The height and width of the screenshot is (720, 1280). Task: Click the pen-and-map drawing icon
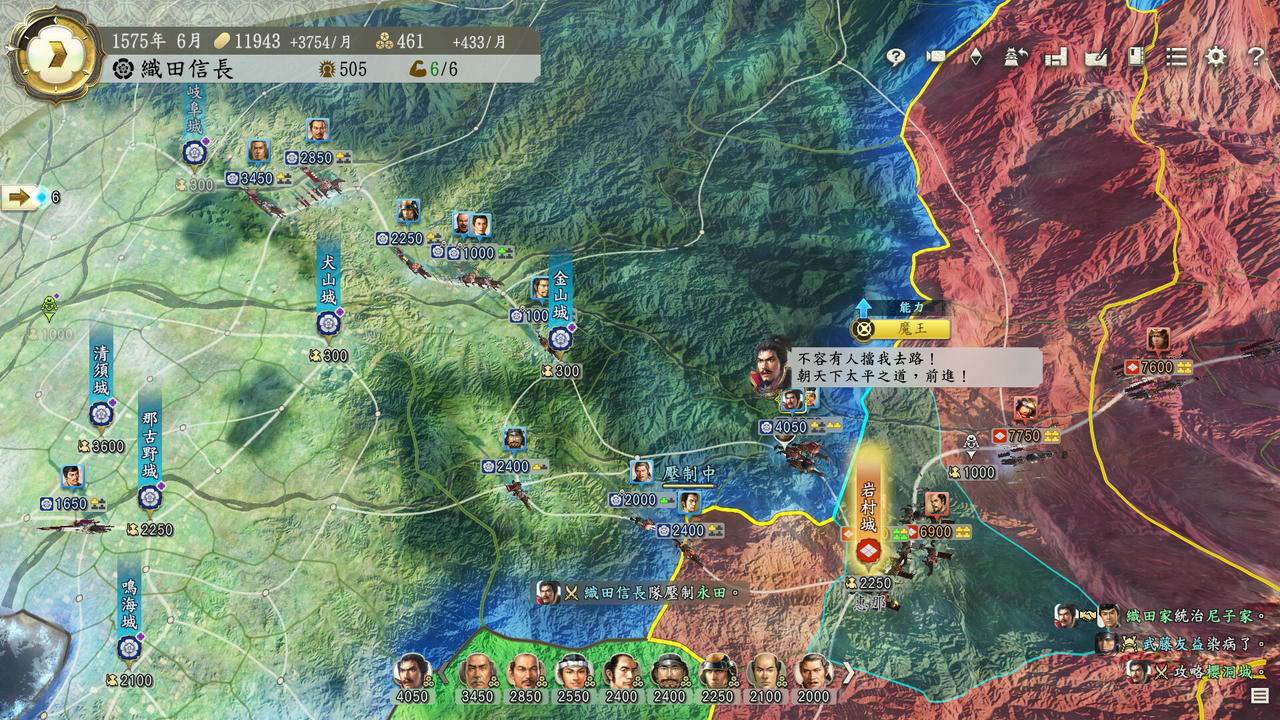click(x=1096, y=57)
